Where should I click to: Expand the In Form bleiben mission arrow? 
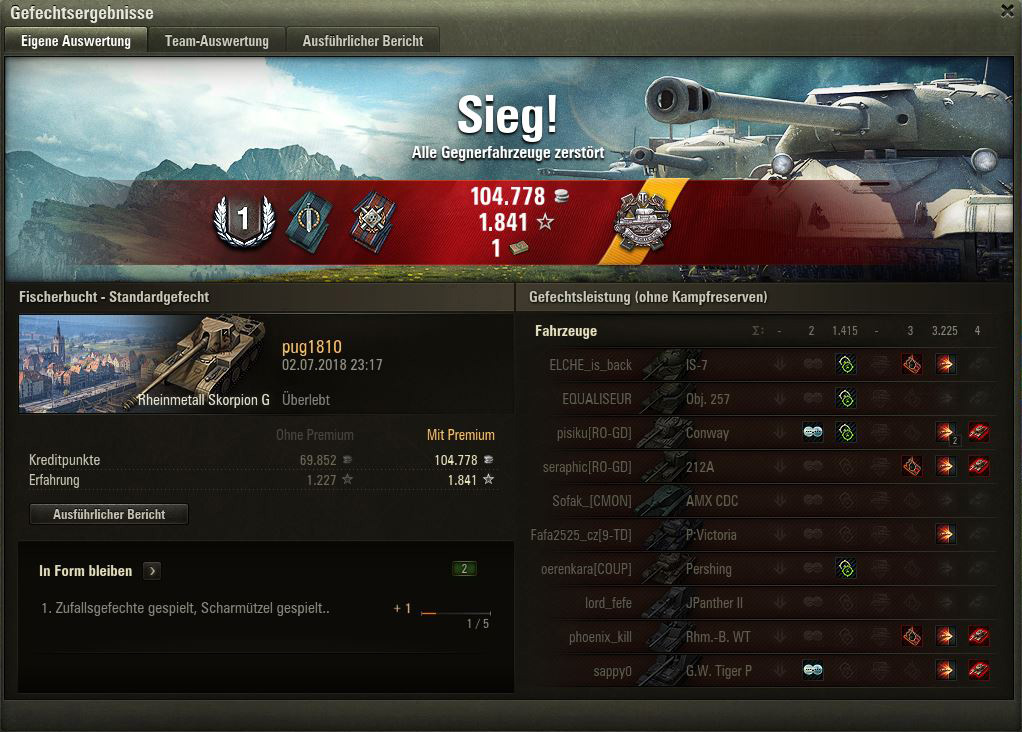point(152,571)
